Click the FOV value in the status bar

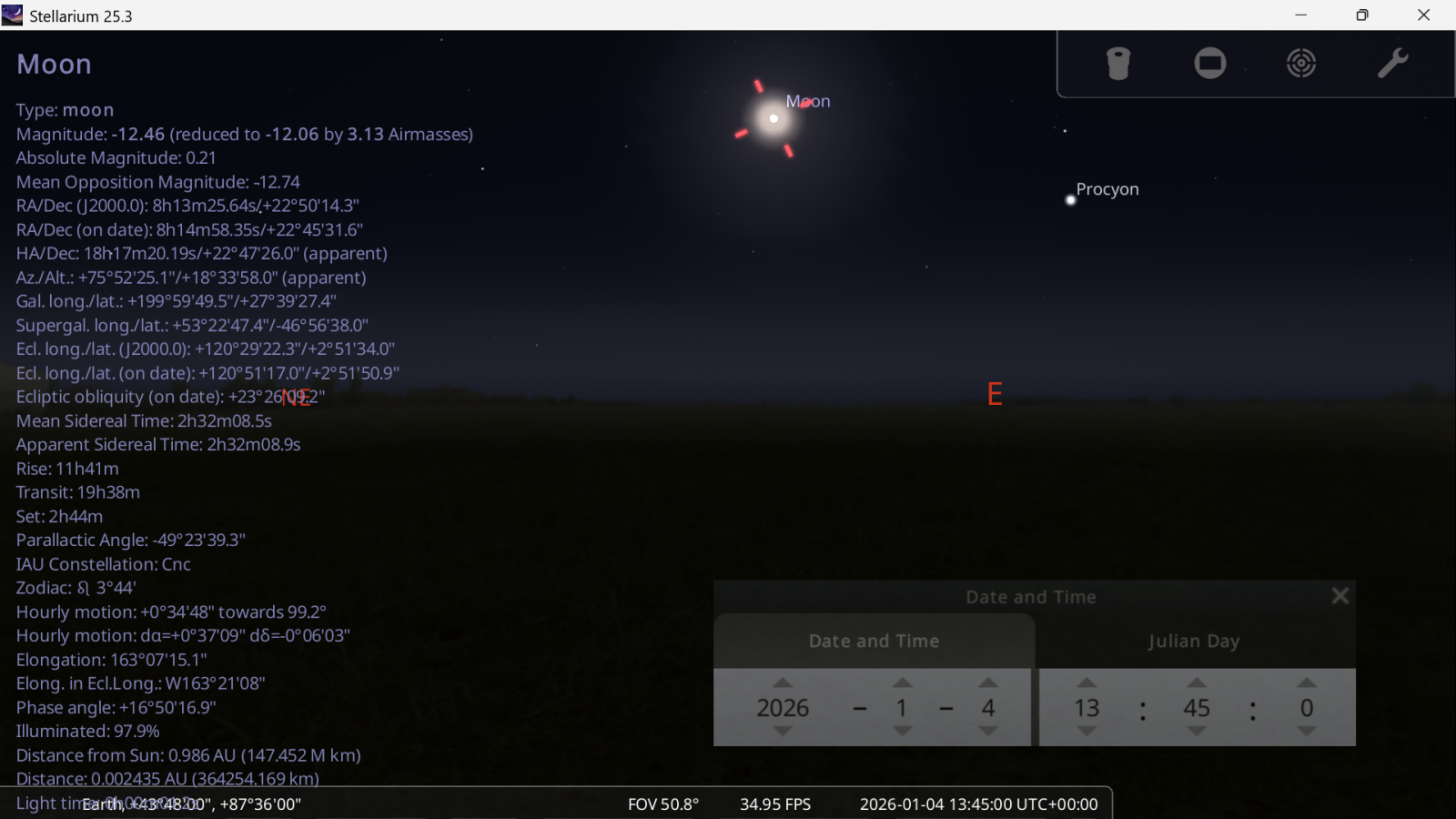point(662,804)
